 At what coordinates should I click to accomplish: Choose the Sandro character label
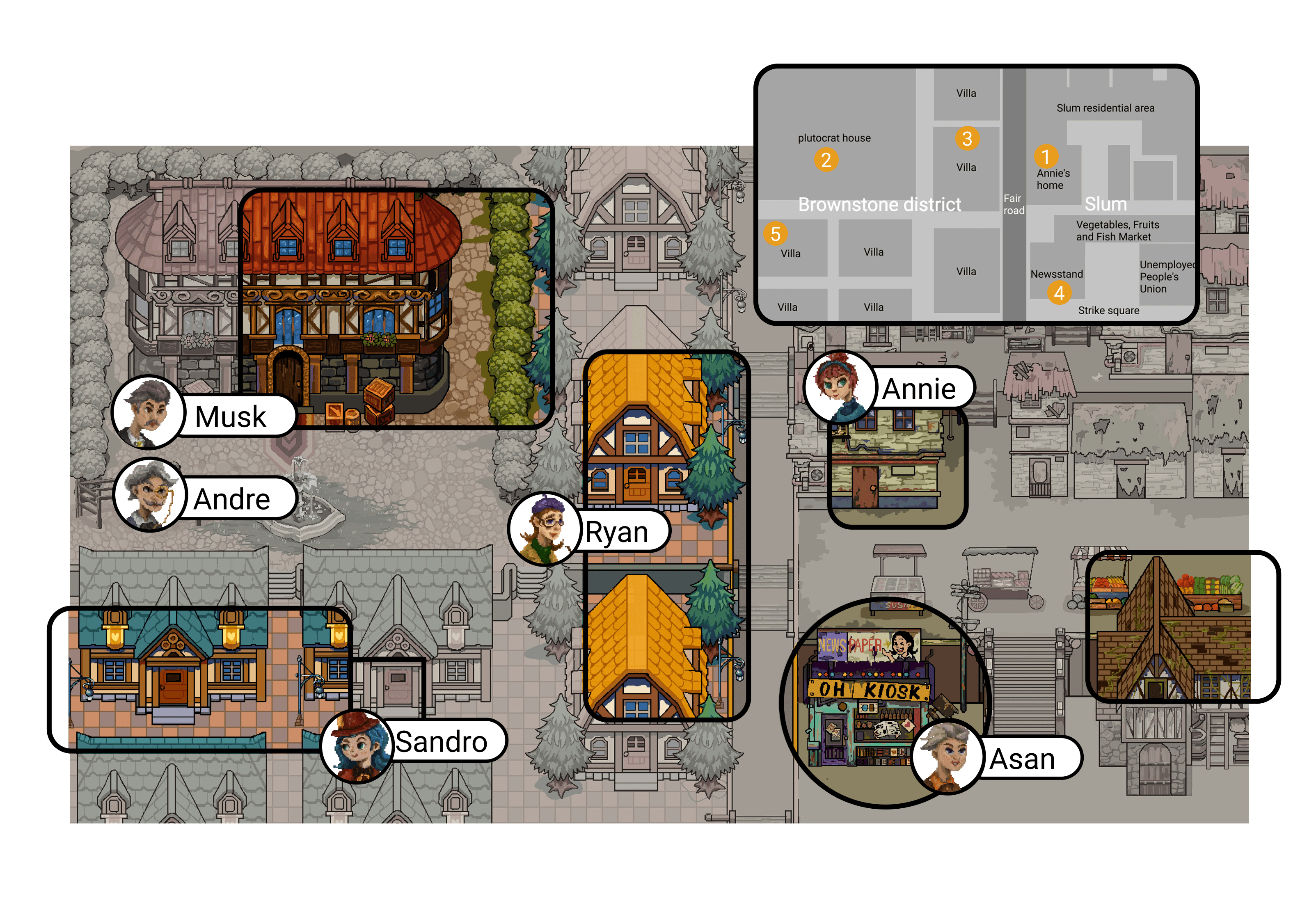coord(442,742)
